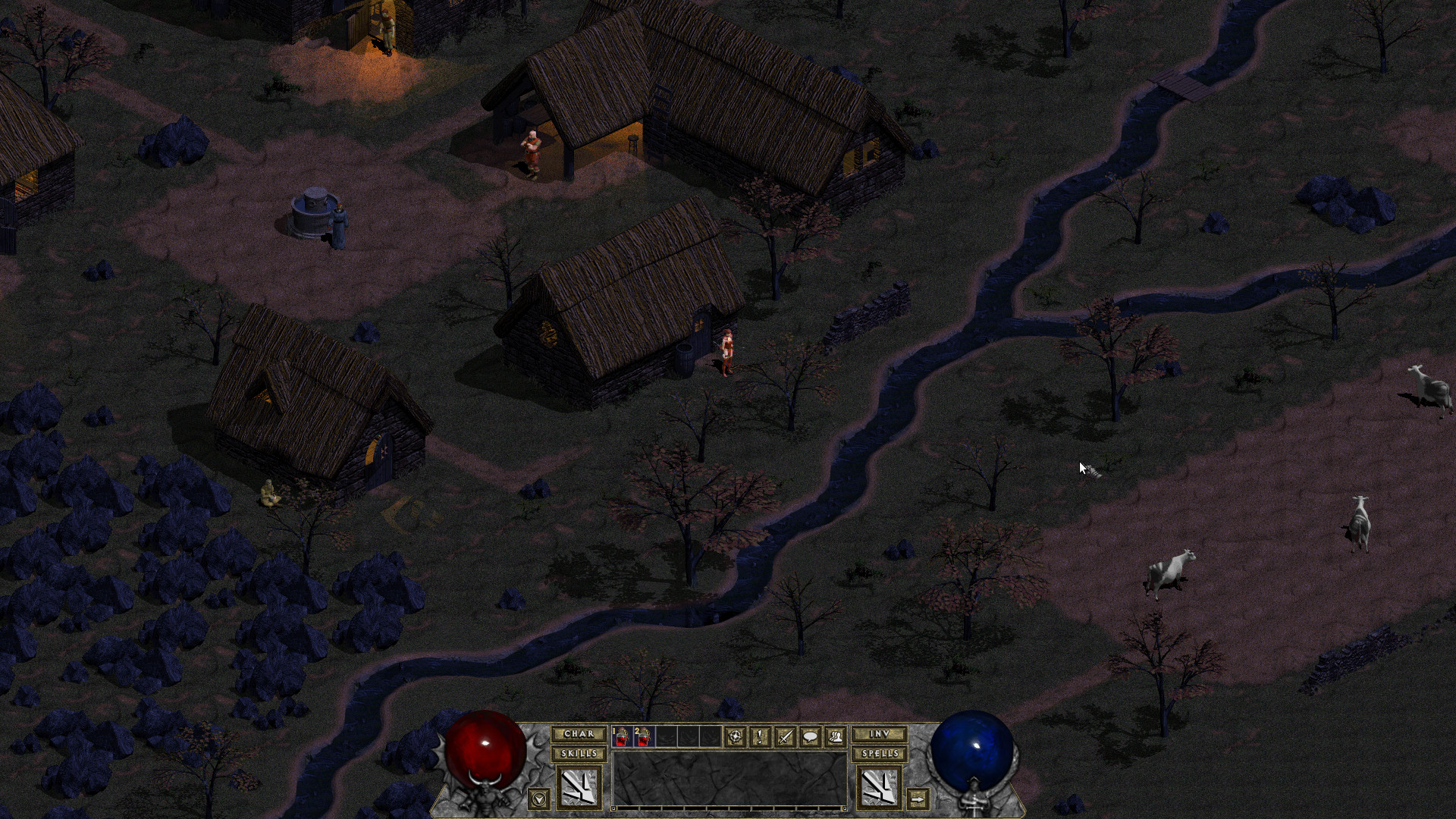Click the compass map icon
The image size is (1456, 819).
click(735, 736)
